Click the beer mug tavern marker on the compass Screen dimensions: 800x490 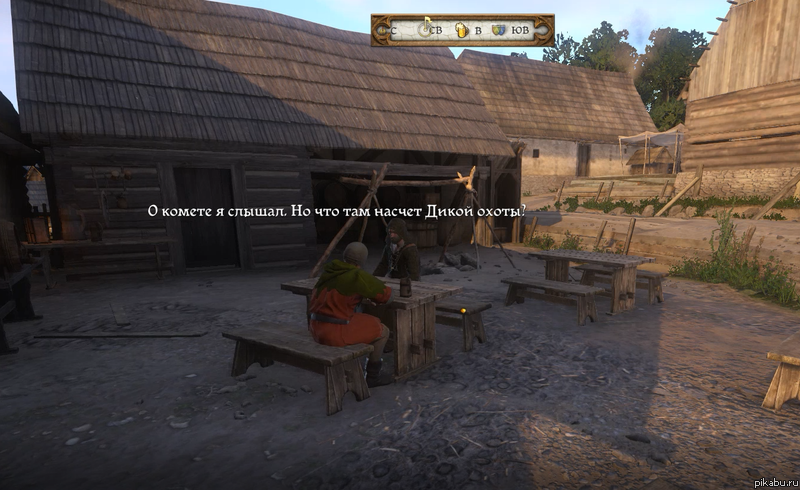(461, 30)
